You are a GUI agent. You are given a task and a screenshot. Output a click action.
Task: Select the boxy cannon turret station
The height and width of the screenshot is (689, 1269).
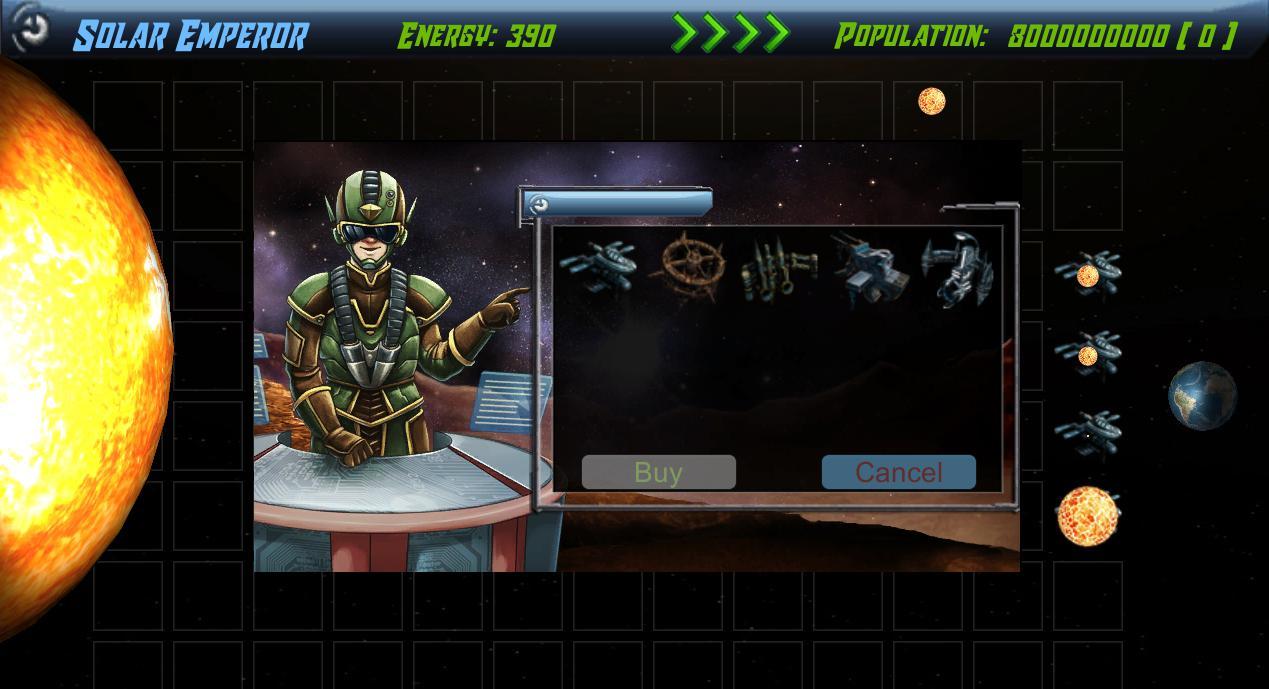868,268
